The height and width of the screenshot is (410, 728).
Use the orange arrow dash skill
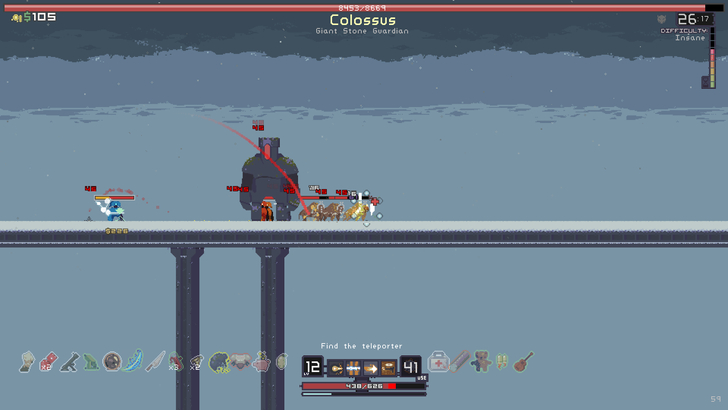point(371,367)
